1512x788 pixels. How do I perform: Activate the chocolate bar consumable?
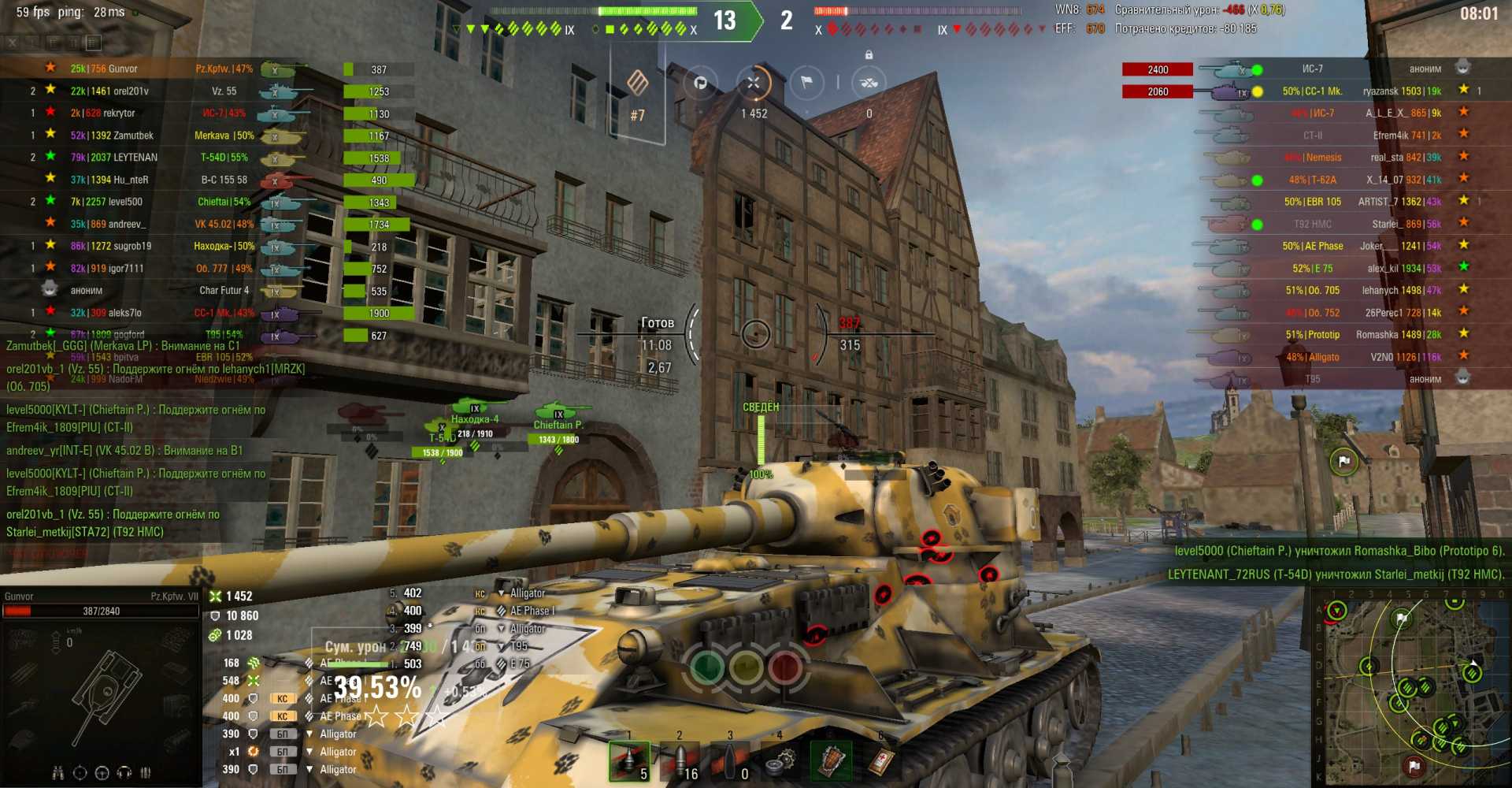830,761
